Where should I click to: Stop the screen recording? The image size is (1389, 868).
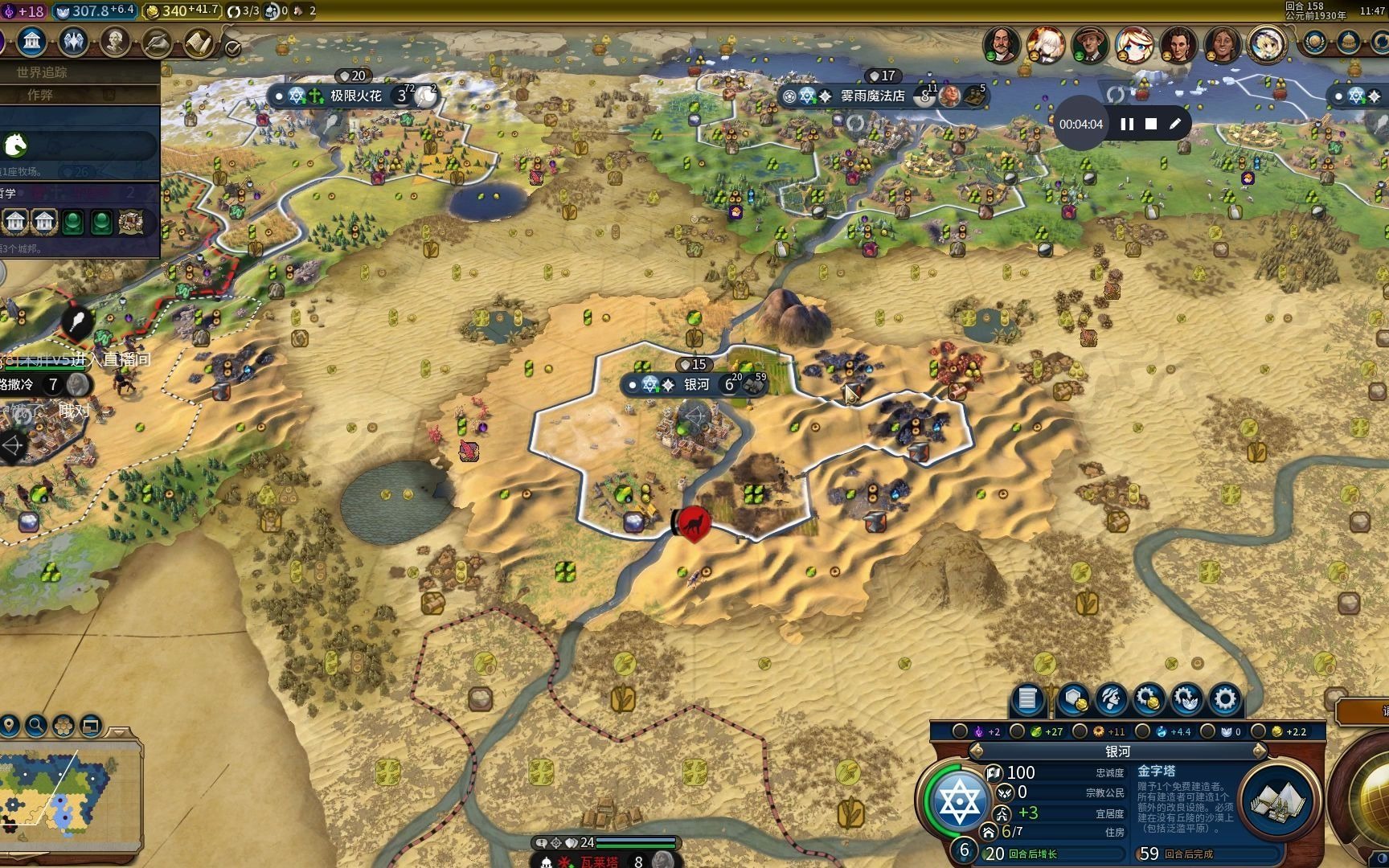coord(1151,124)
